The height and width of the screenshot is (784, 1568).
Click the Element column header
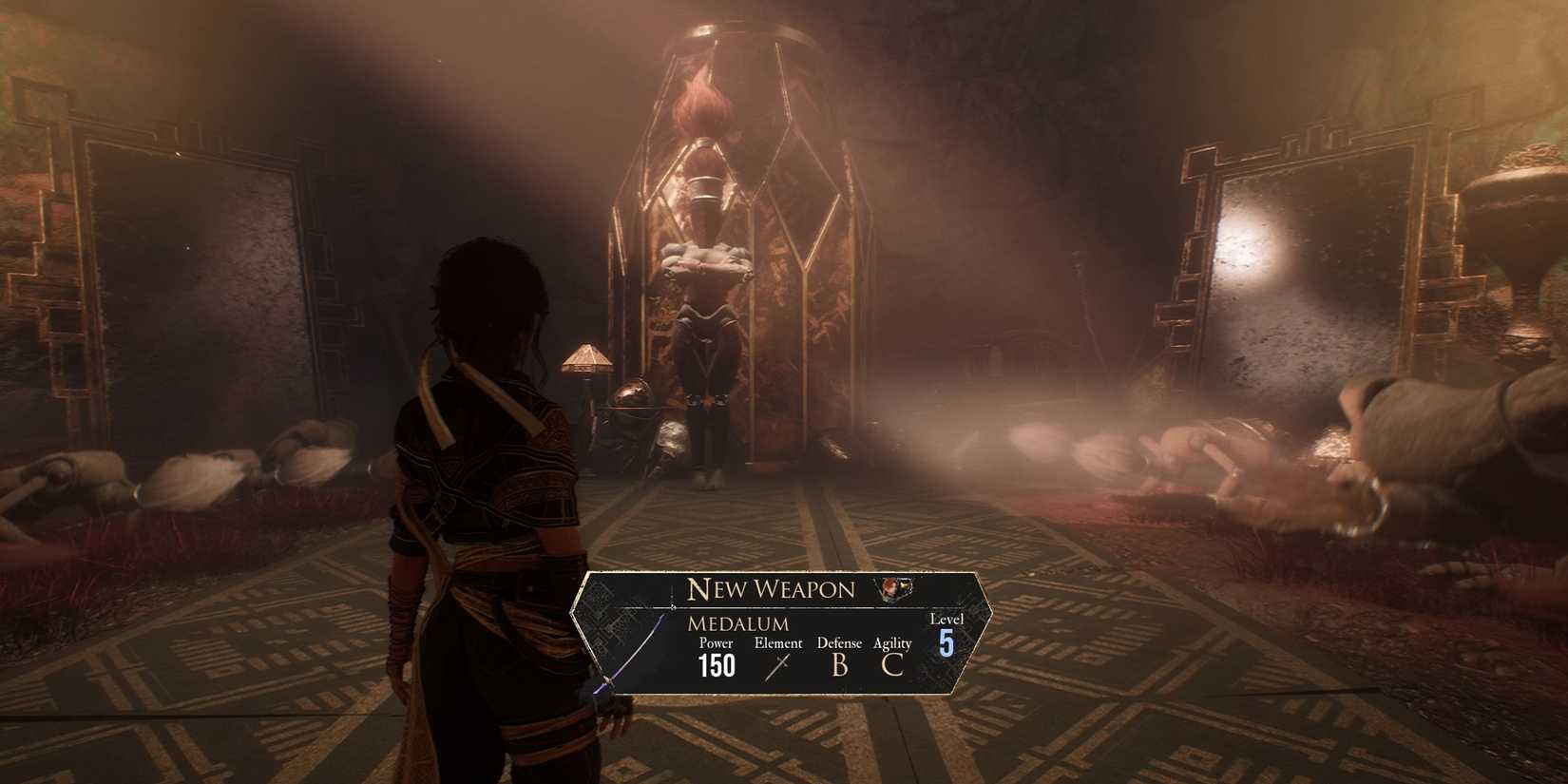click(778, 643)
